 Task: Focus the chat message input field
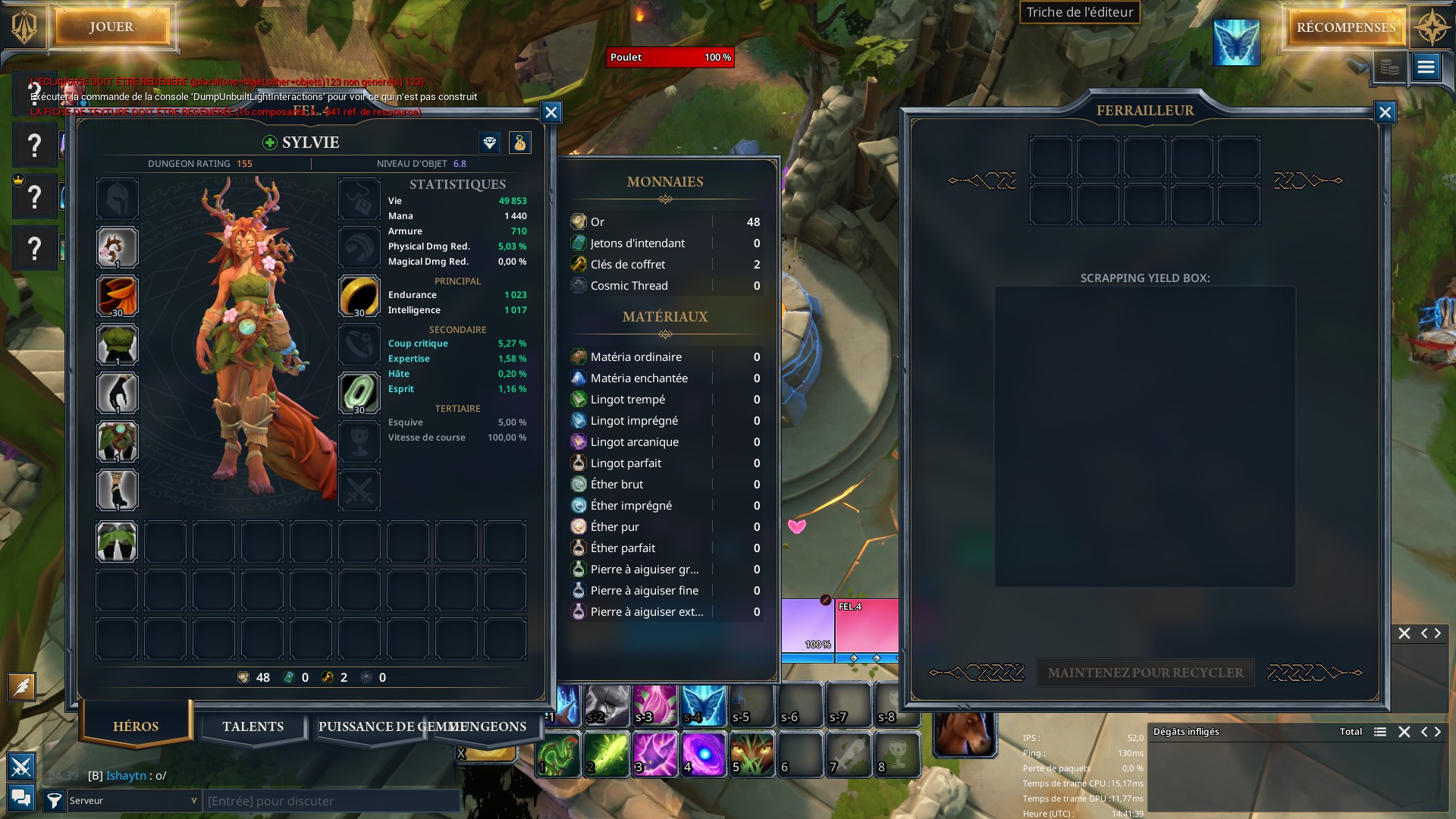(x=332, y=801)
